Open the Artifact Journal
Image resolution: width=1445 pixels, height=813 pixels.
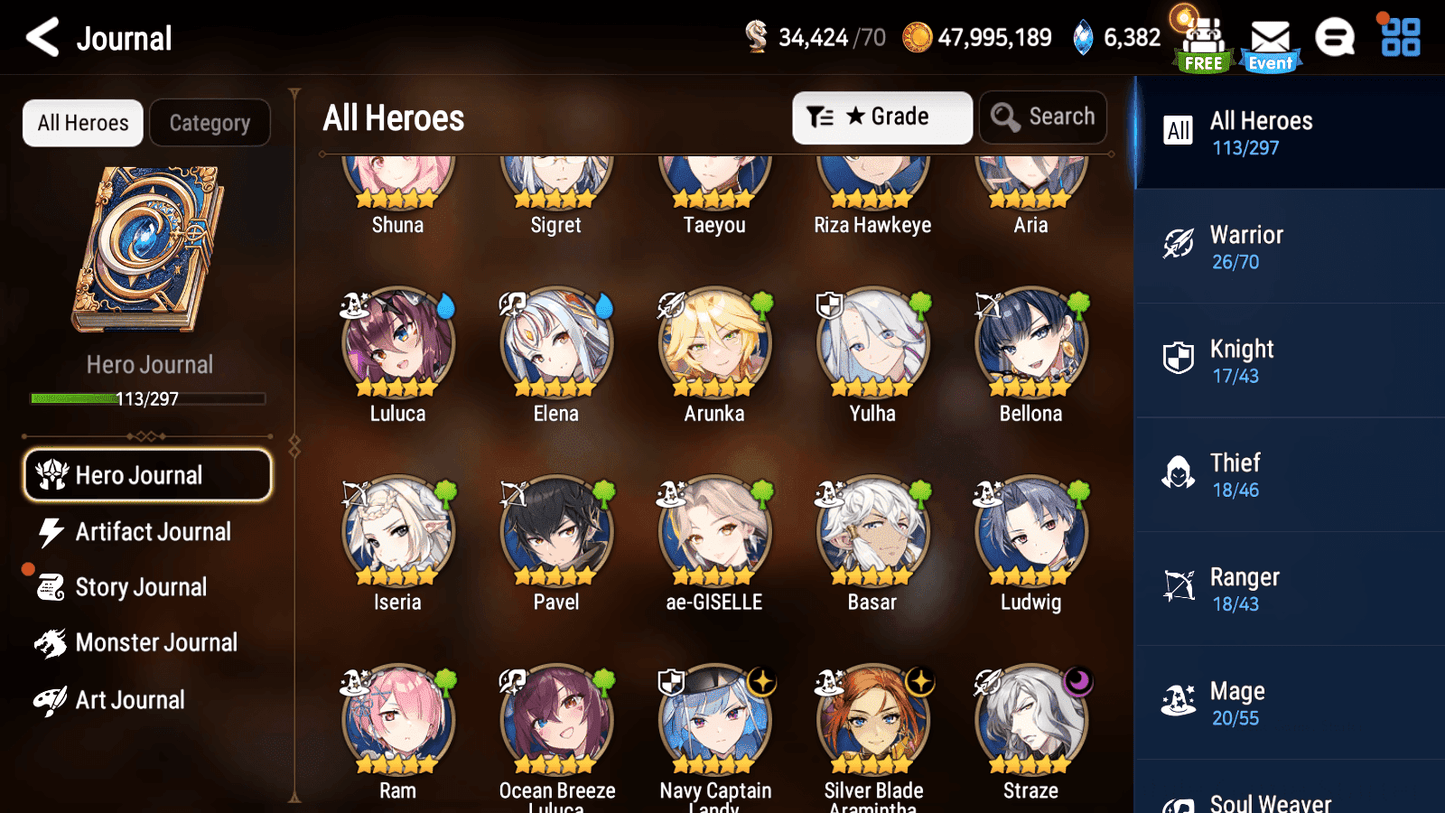[x=150, y=532]
